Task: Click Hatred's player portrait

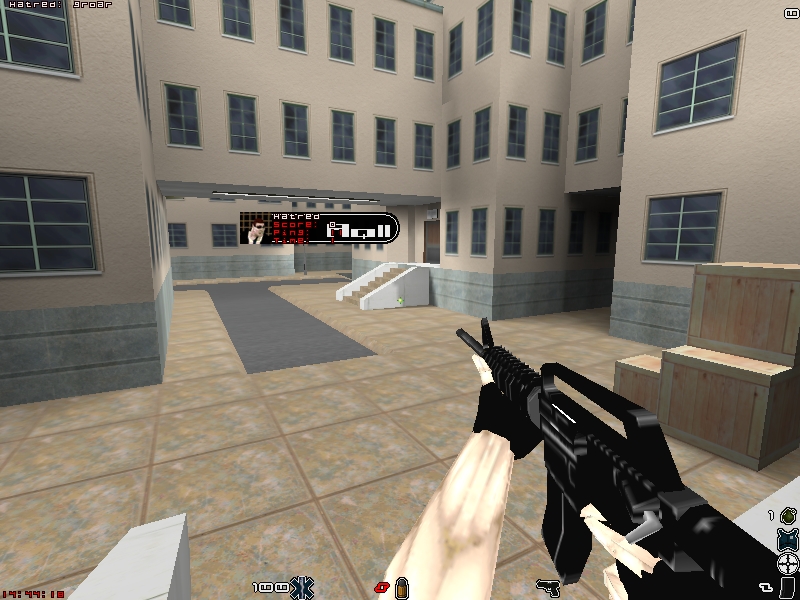Action: tap(258, 229)
